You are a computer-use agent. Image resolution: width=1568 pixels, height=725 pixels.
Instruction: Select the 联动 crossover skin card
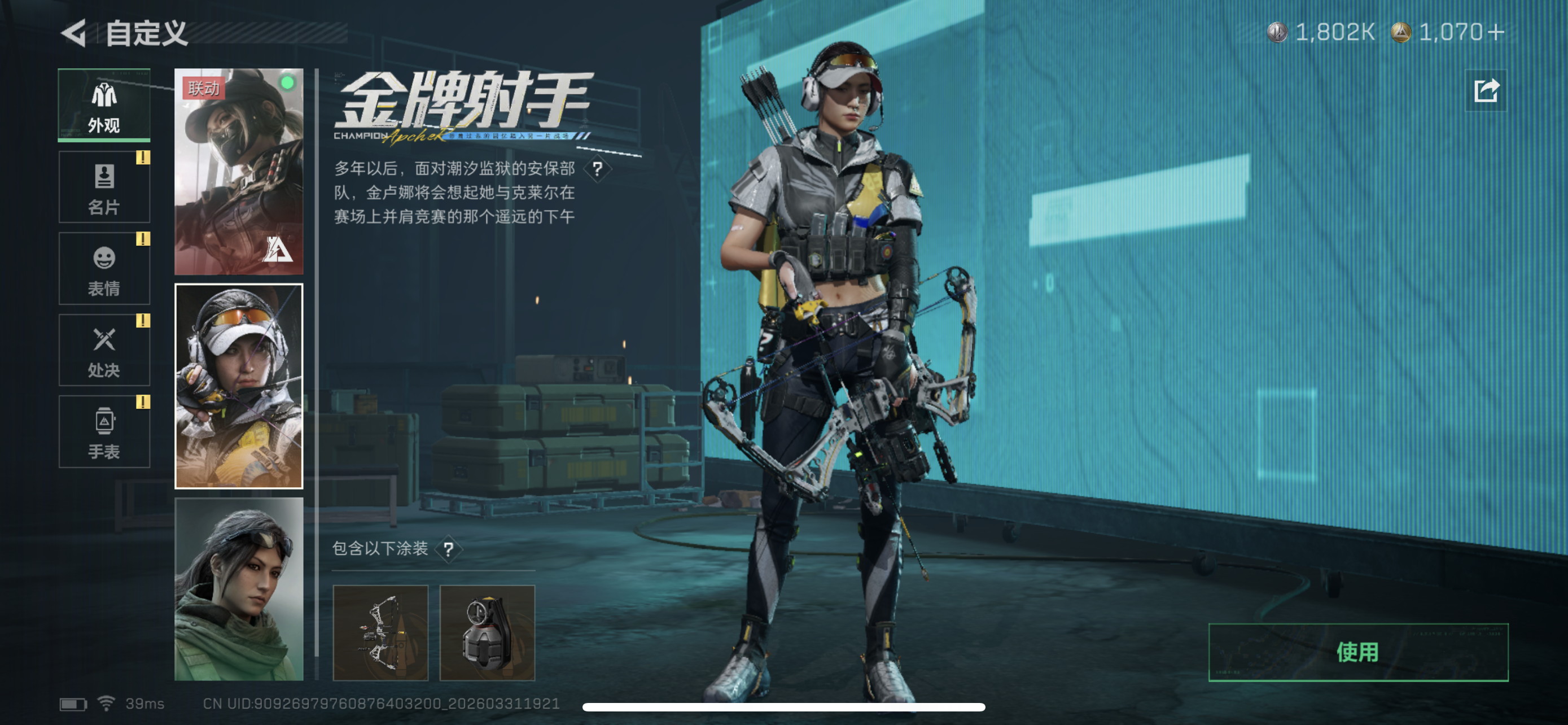(x=239, y=177)
